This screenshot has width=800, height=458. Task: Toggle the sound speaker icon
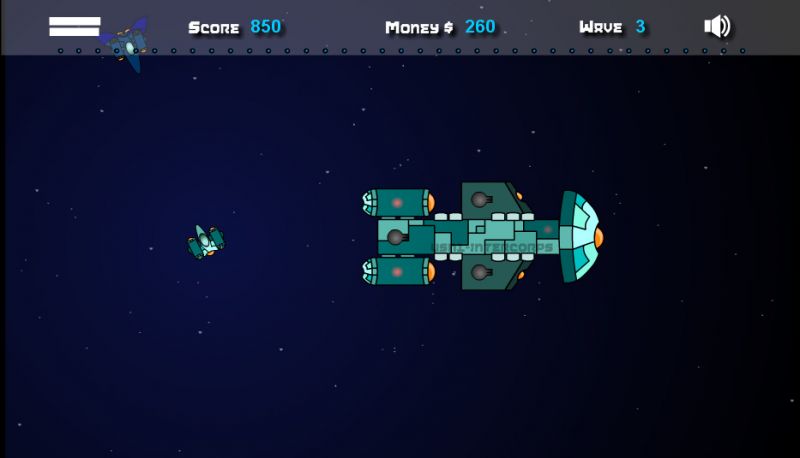716,27
